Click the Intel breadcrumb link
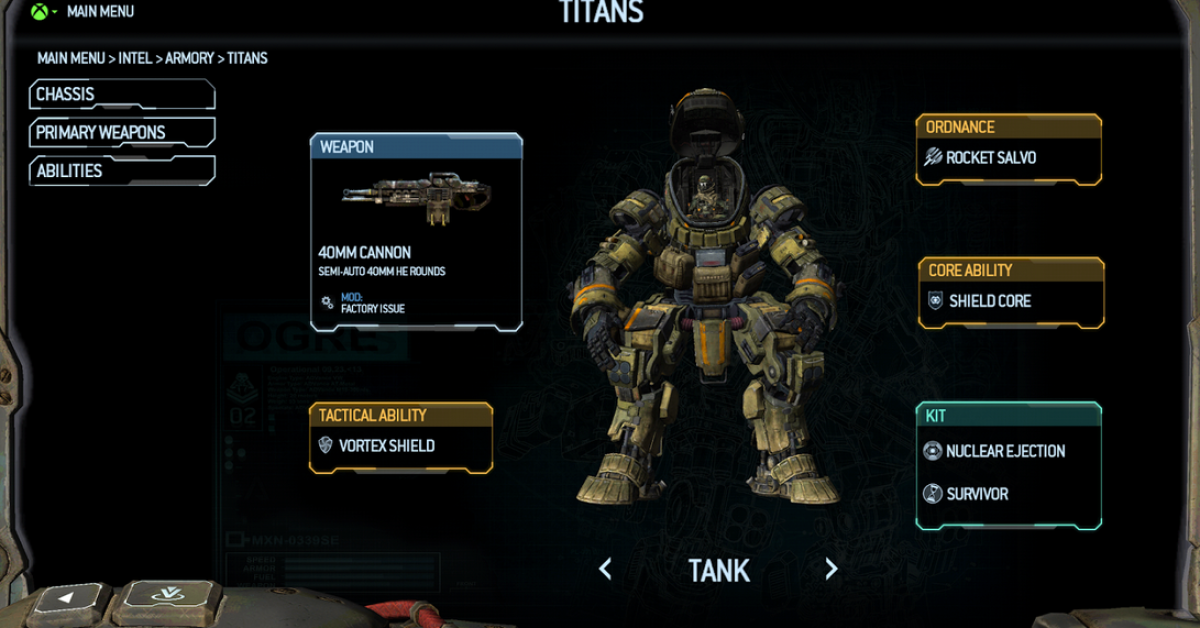 point(135,58)
